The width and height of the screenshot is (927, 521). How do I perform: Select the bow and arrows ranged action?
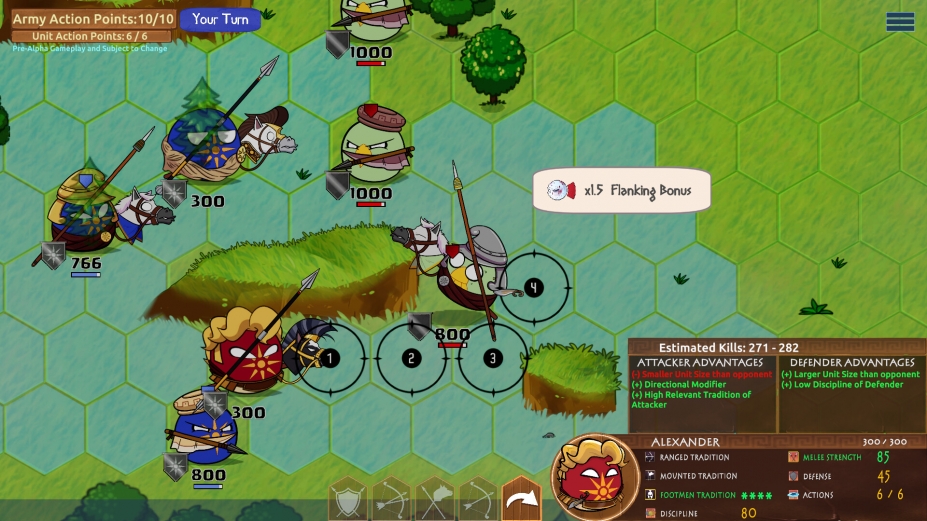pos(391,499)
